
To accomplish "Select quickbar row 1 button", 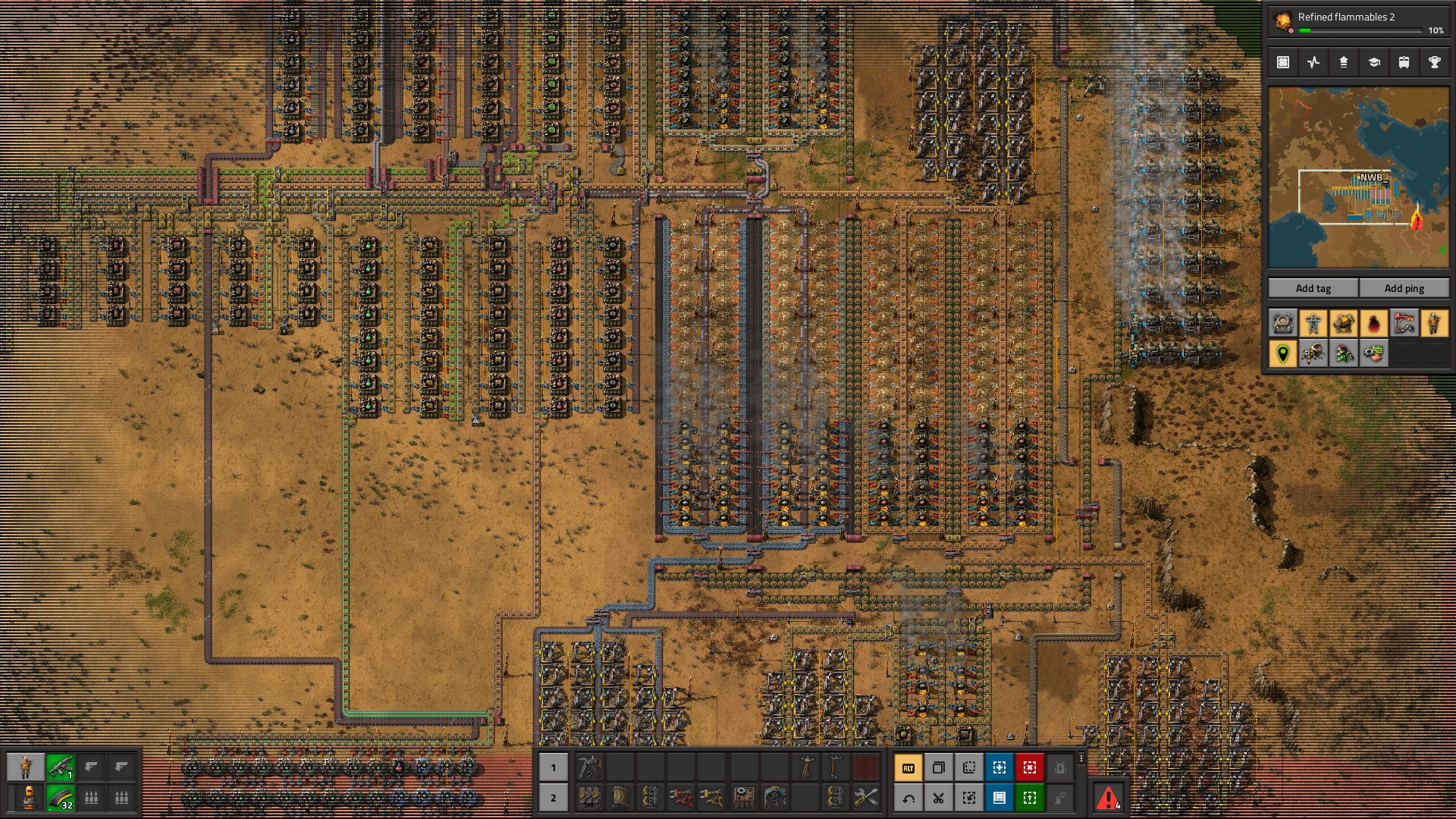I will pyautogui.click(x=554, y=767).
